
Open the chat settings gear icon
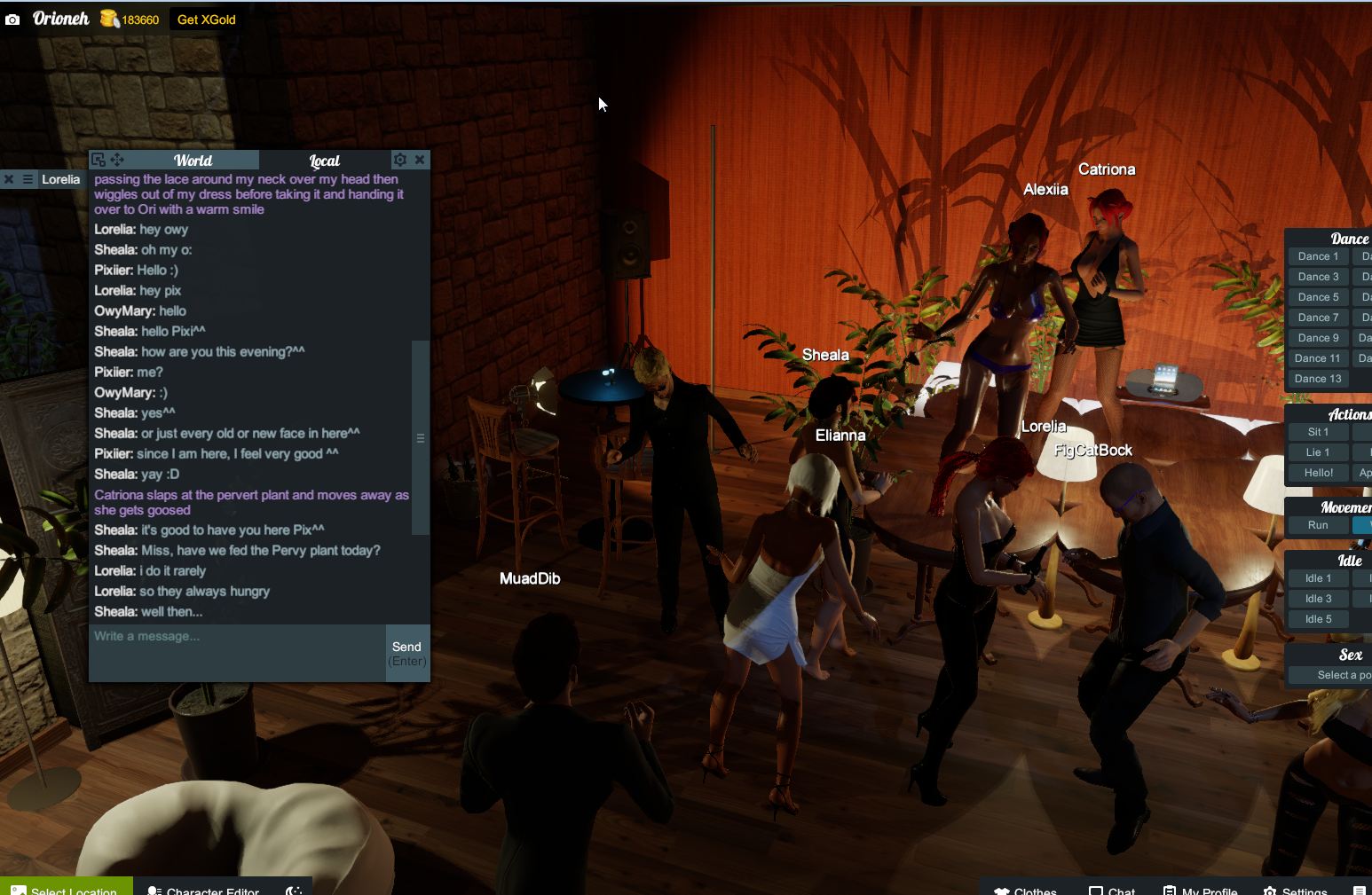(x=399, y=160)
